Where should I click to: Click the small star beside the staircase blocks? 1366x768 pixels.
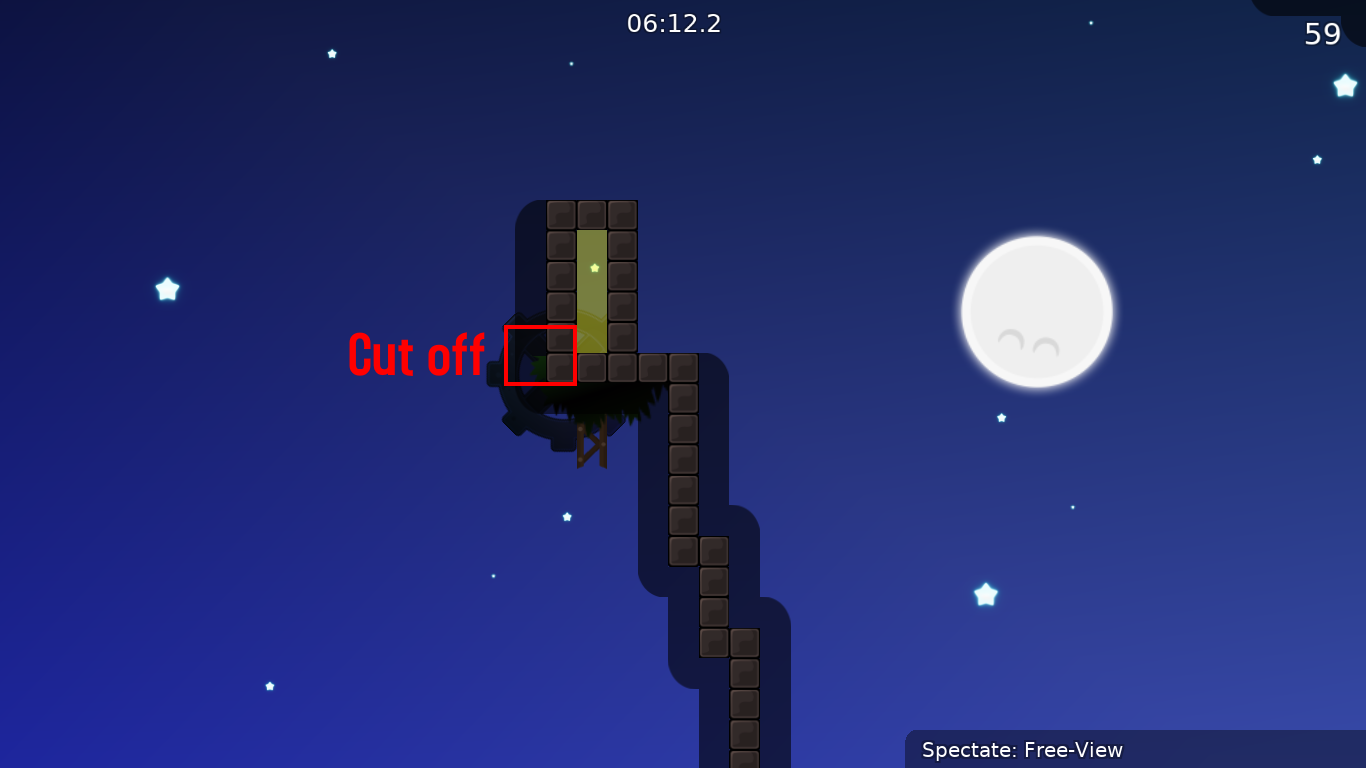[x=566, y=517]
